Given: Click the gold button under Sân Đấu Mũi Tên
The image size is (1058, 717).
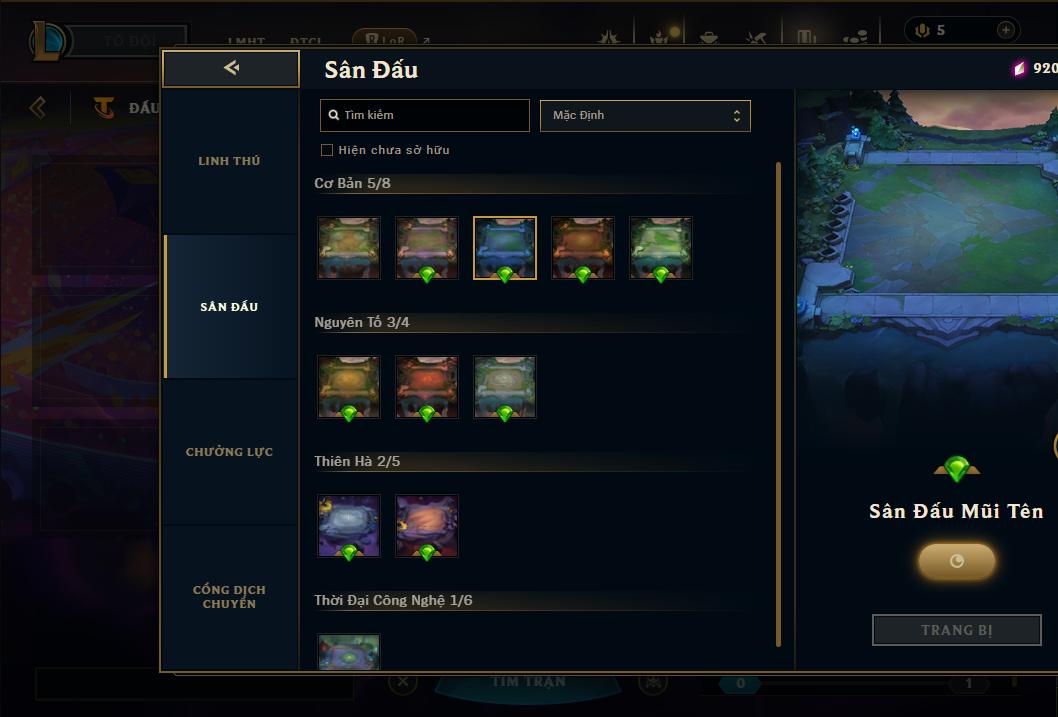Looking at the screenshot, I should point(957,561).
